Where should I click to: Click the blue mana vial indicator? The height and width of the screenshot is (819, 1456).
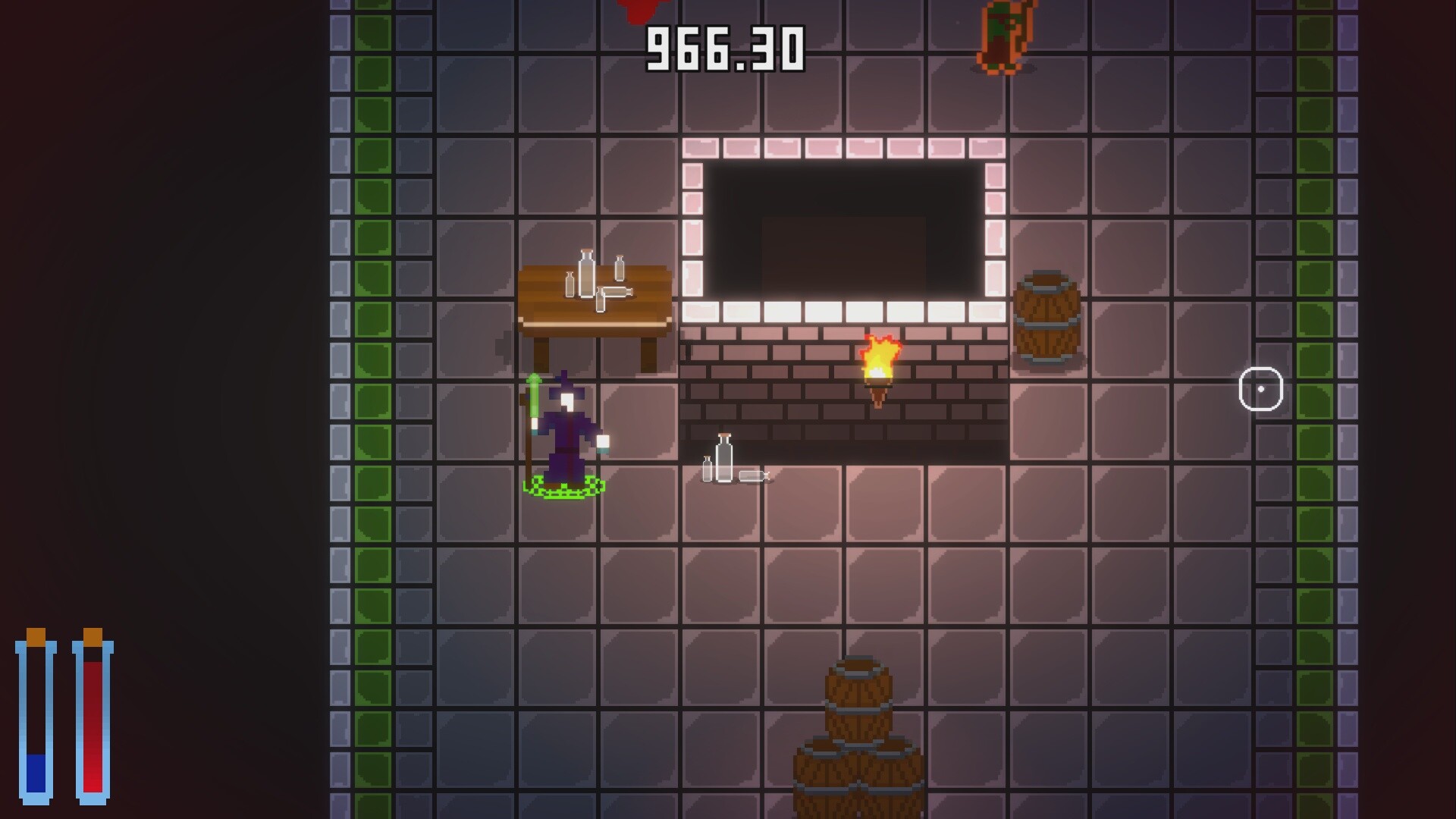pyautogui.click(x=36, y=724)
